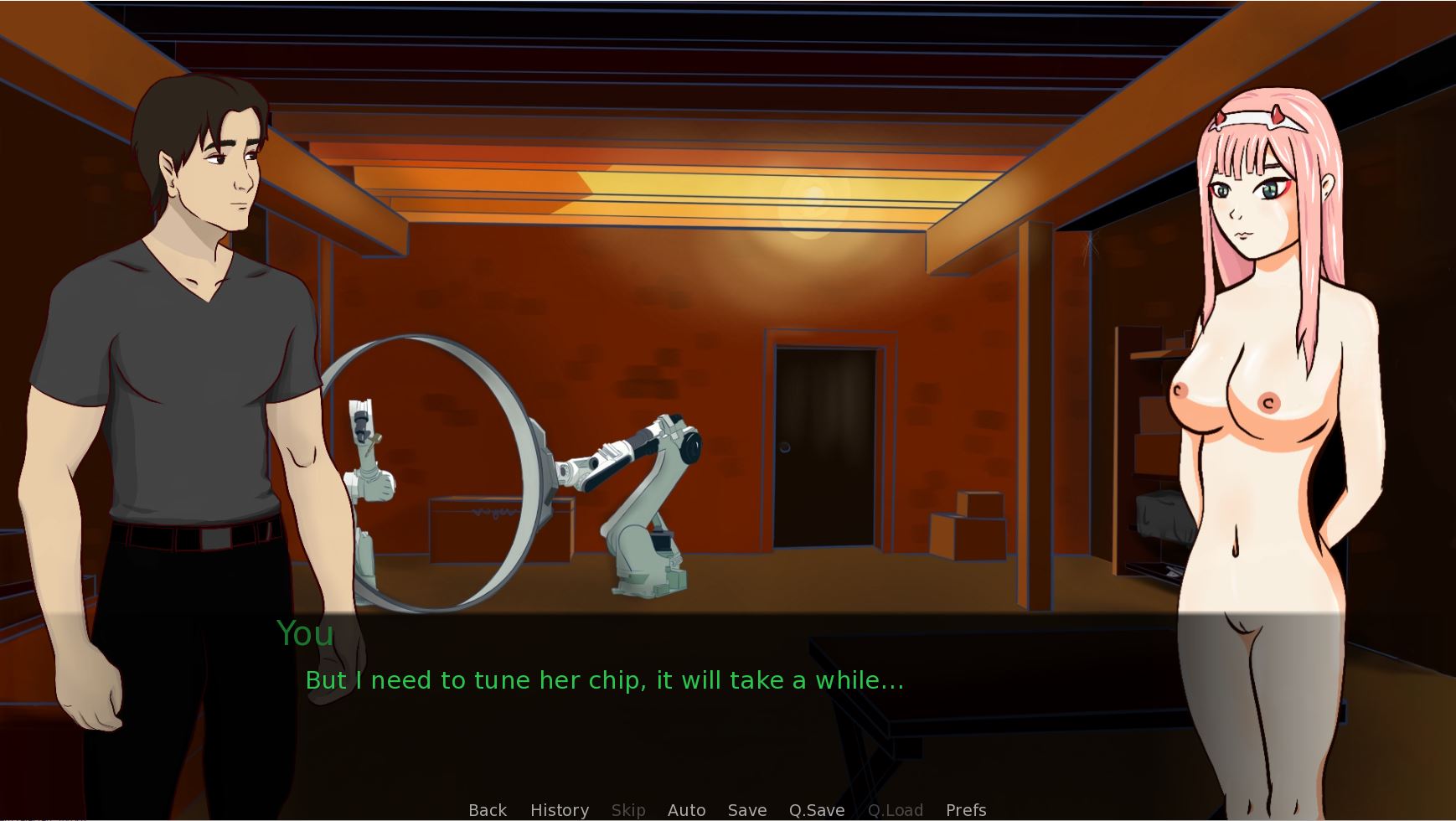Quick save with Q.Save
The width and height of the screenshot is (1456, 821).
coord(817,810)
